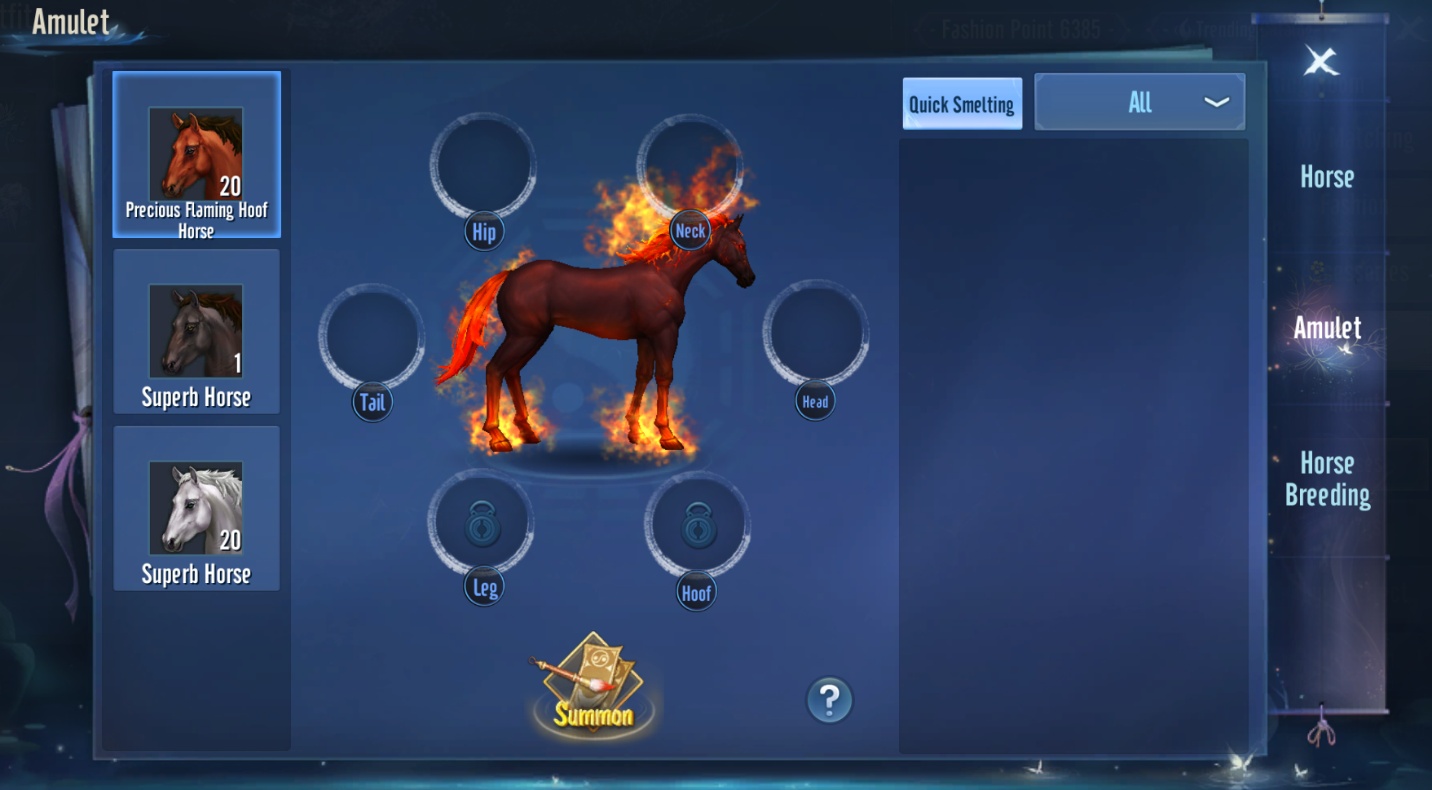Open the question mark help
This screenshot has width=1432, height=790.
click(x=829, y=700)
